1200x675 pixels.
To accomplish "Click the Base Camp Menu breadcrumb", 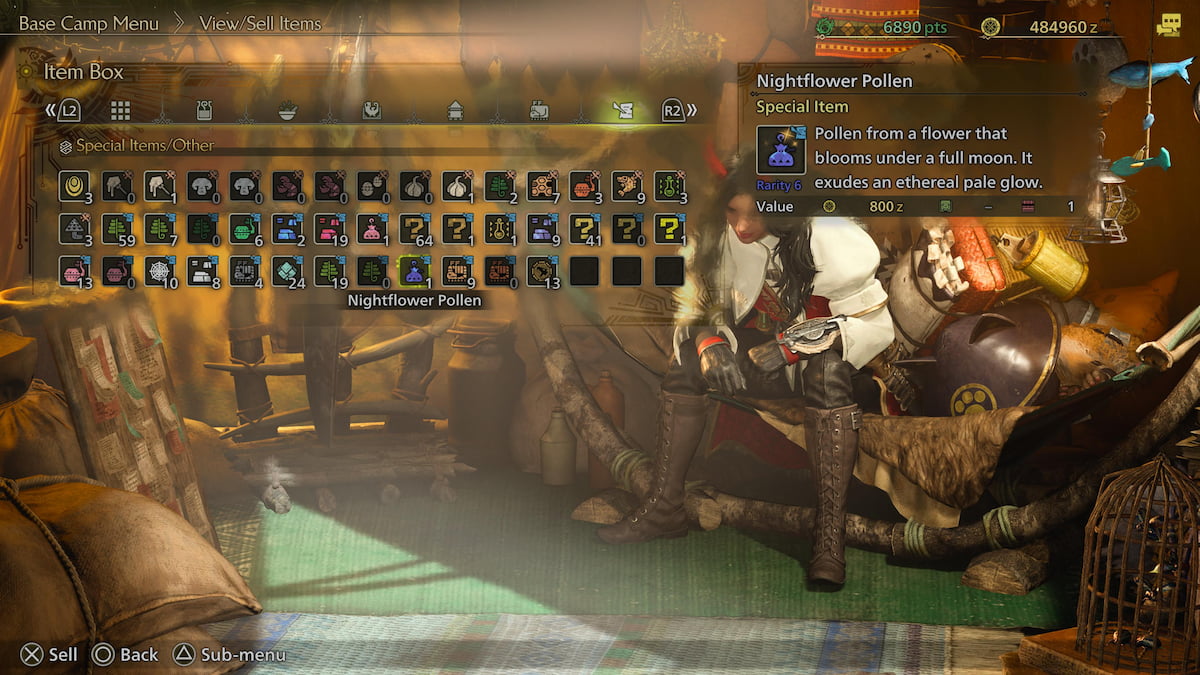I will coord(89,24).
